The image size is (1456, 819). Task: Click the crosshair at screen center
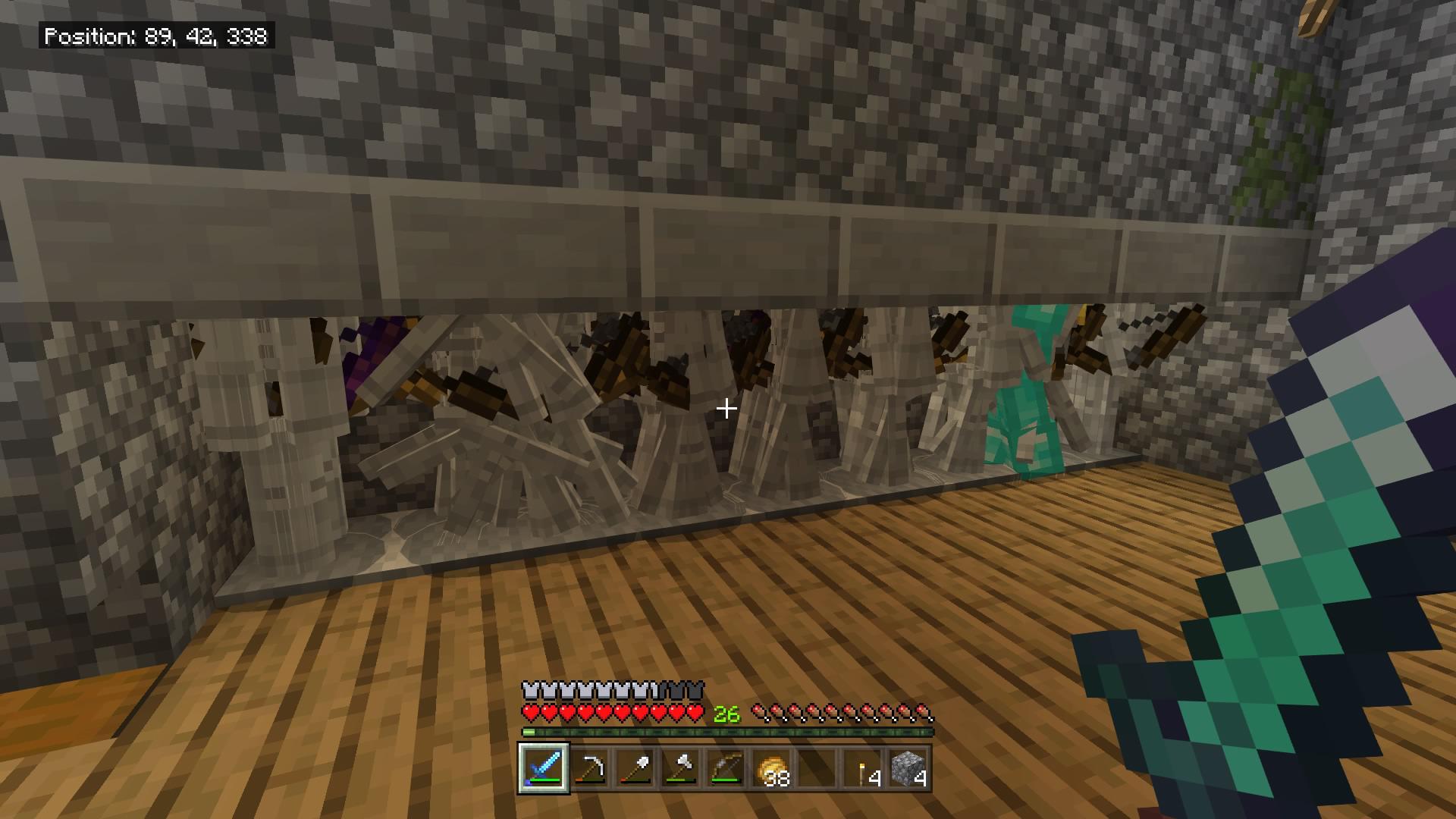(727, 408)
